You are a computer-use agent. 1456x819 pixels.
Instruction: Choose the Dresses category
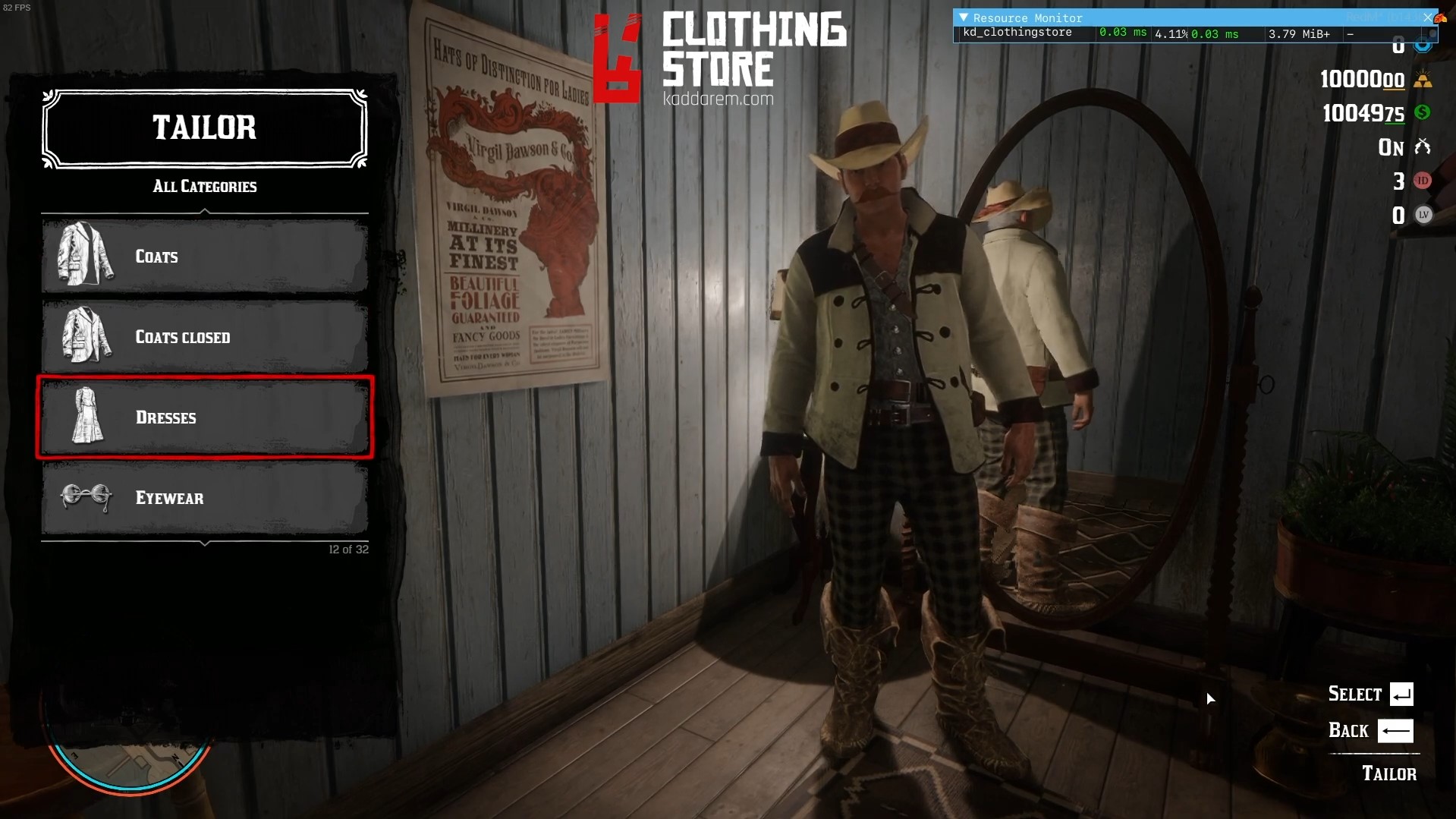pos(205,417)
